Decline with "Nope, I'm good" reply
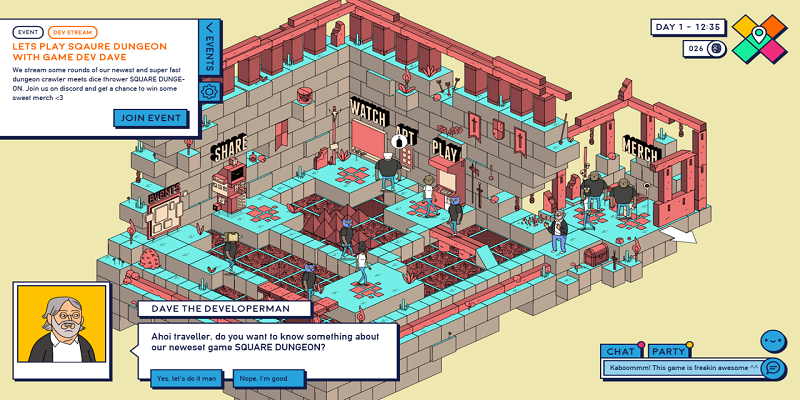The width and height of the screenshot is (800, 400). coord(265,379)
